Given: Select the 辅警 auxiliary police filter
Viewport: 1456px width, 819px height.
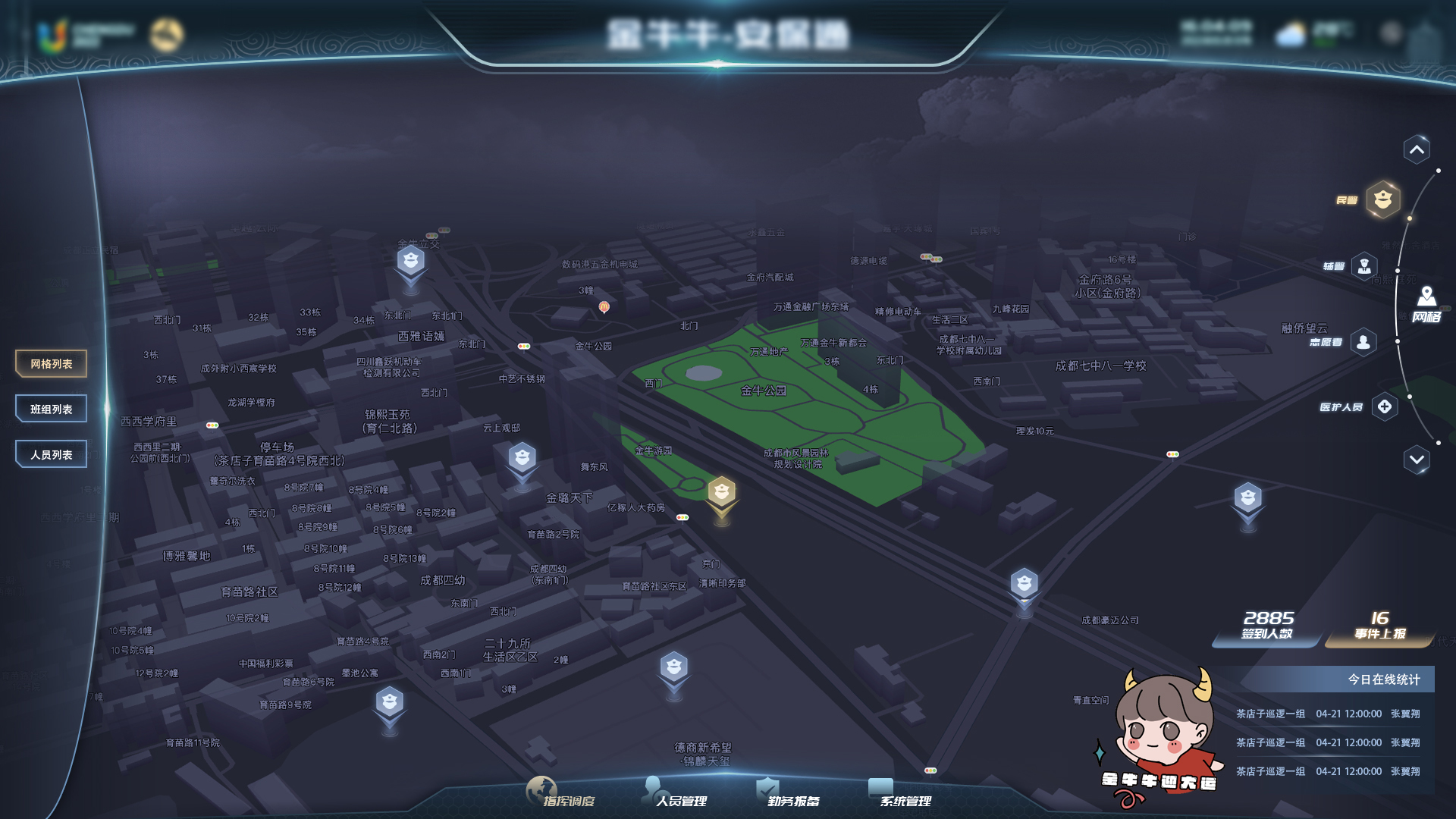Looking at the screenshot, I should click(1364, 266).
